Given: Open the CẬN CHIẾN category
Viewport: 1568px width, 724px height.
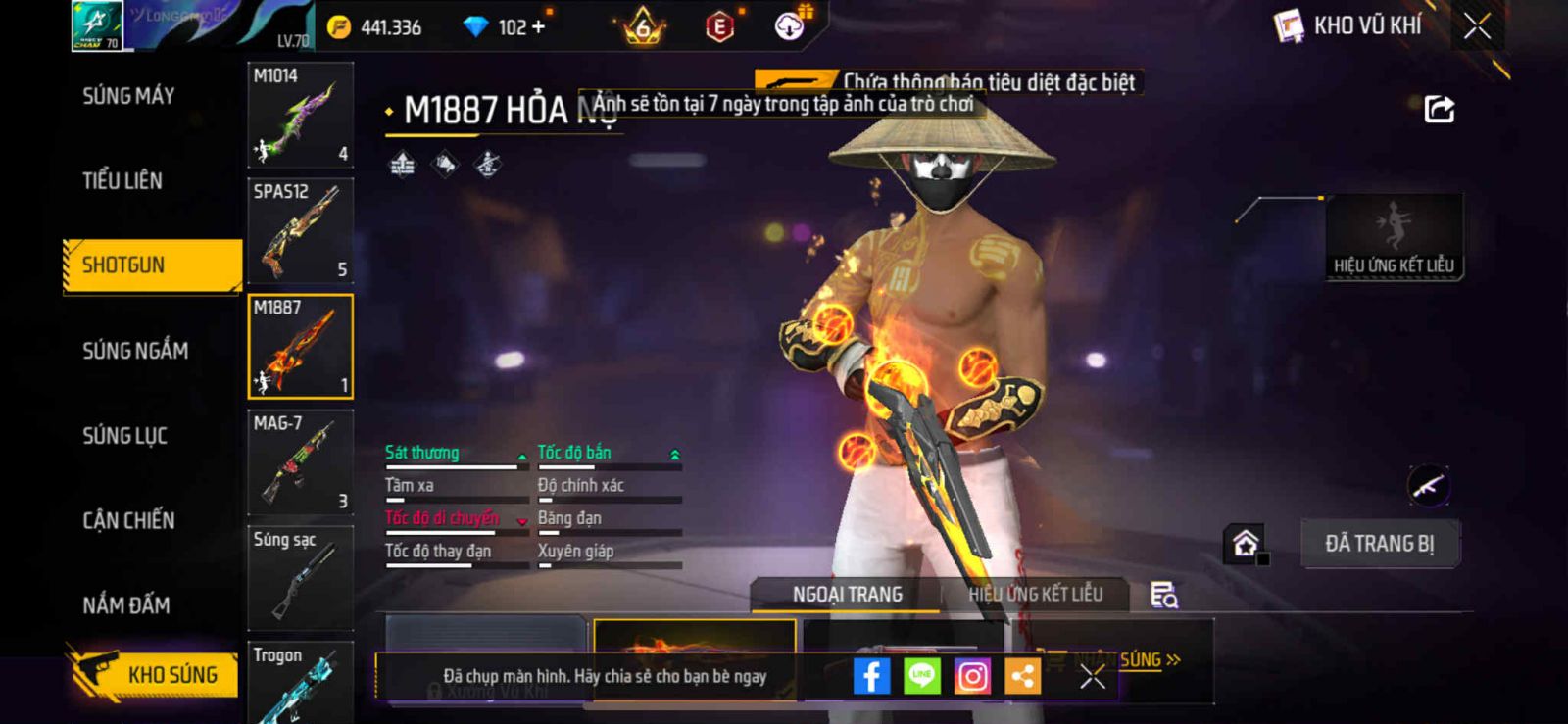Looking at the screenshot, I should [128, 520].
